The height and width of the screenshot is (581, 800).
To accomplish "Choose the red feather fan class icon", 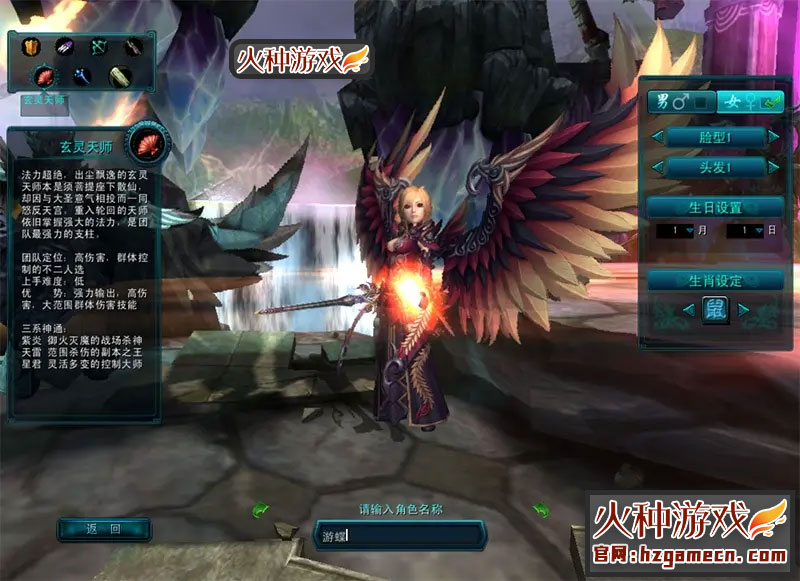I will click(x=46, y=76).
